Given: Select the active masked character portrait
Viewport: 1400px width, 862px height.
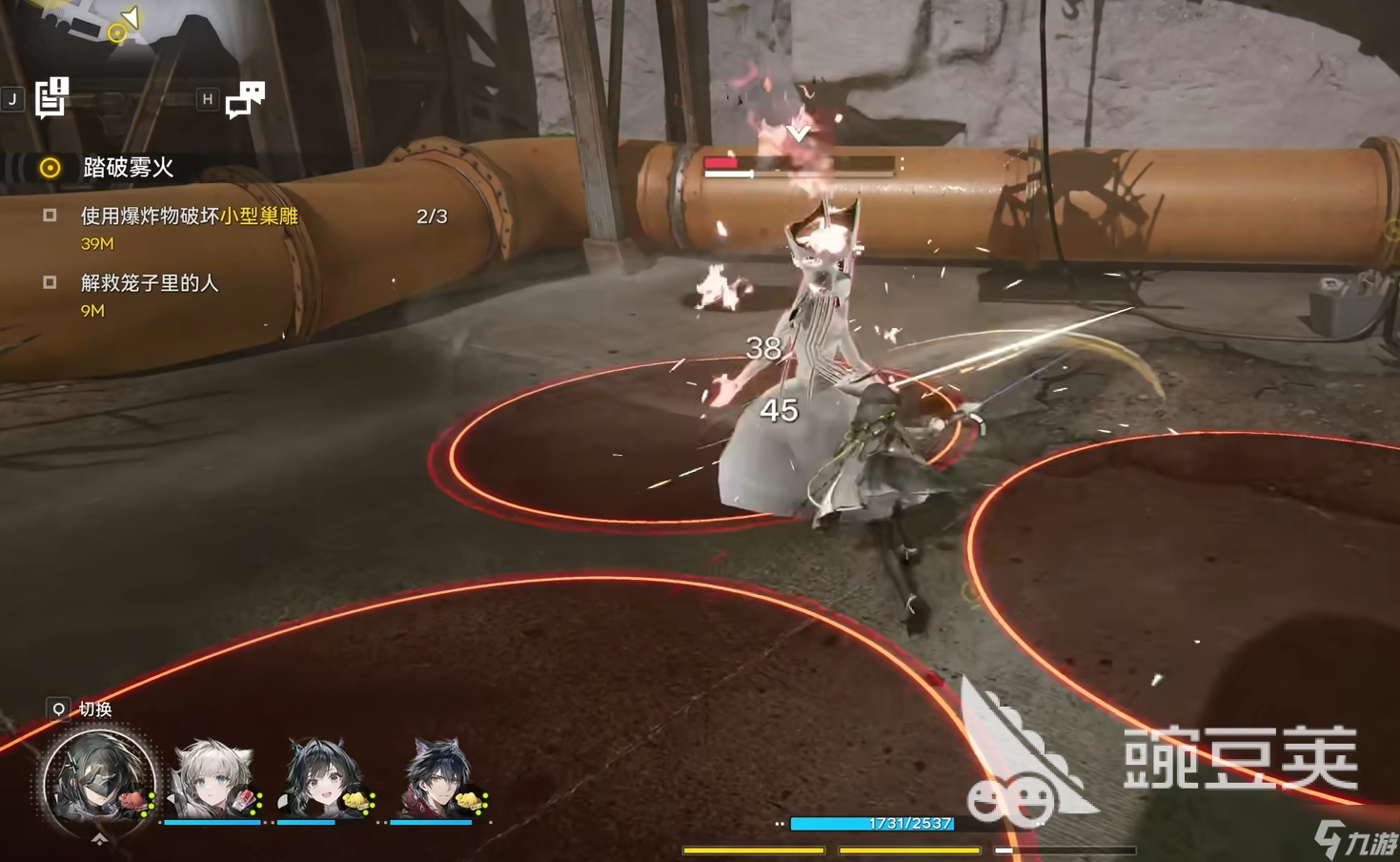Looking at the screenshot, I should click(x=99, y=780).
